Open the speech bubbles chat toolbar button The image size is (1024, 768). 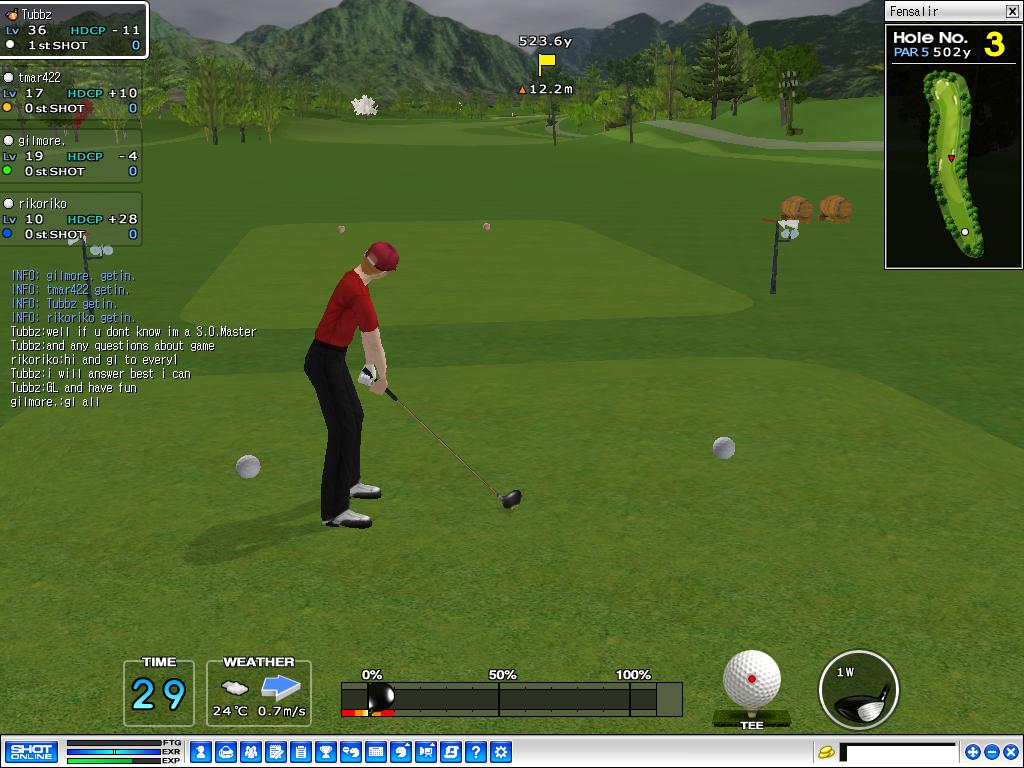click(351, 752)
